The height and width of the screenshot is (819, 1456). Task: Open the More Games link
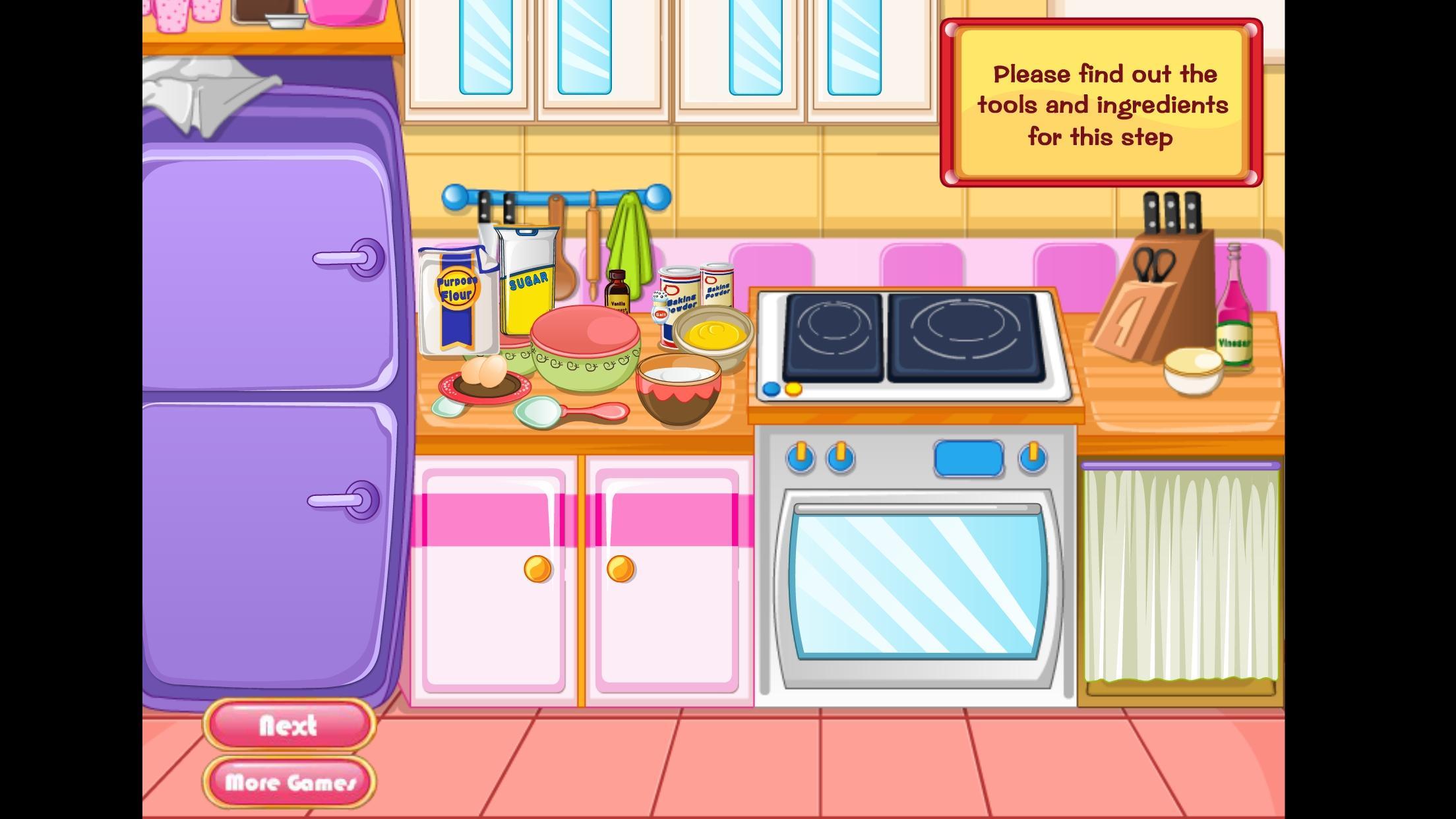click(289, 782)
